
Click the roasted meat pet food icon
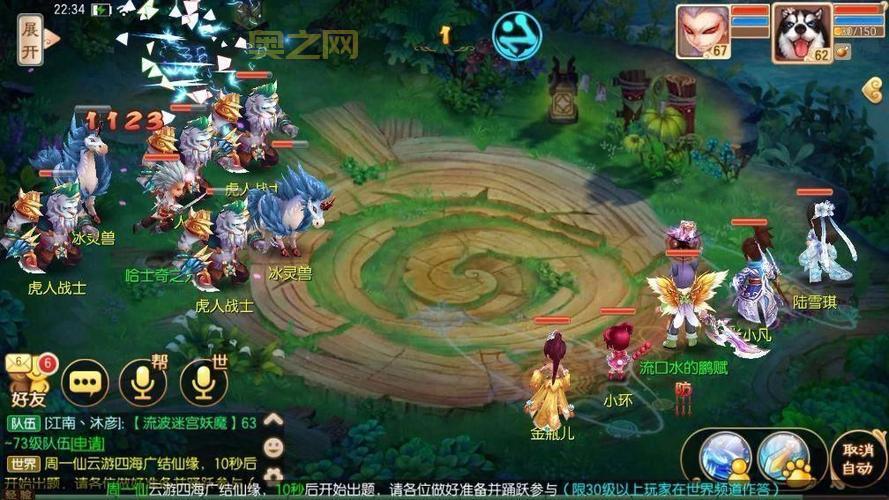(x=842, y=50)
